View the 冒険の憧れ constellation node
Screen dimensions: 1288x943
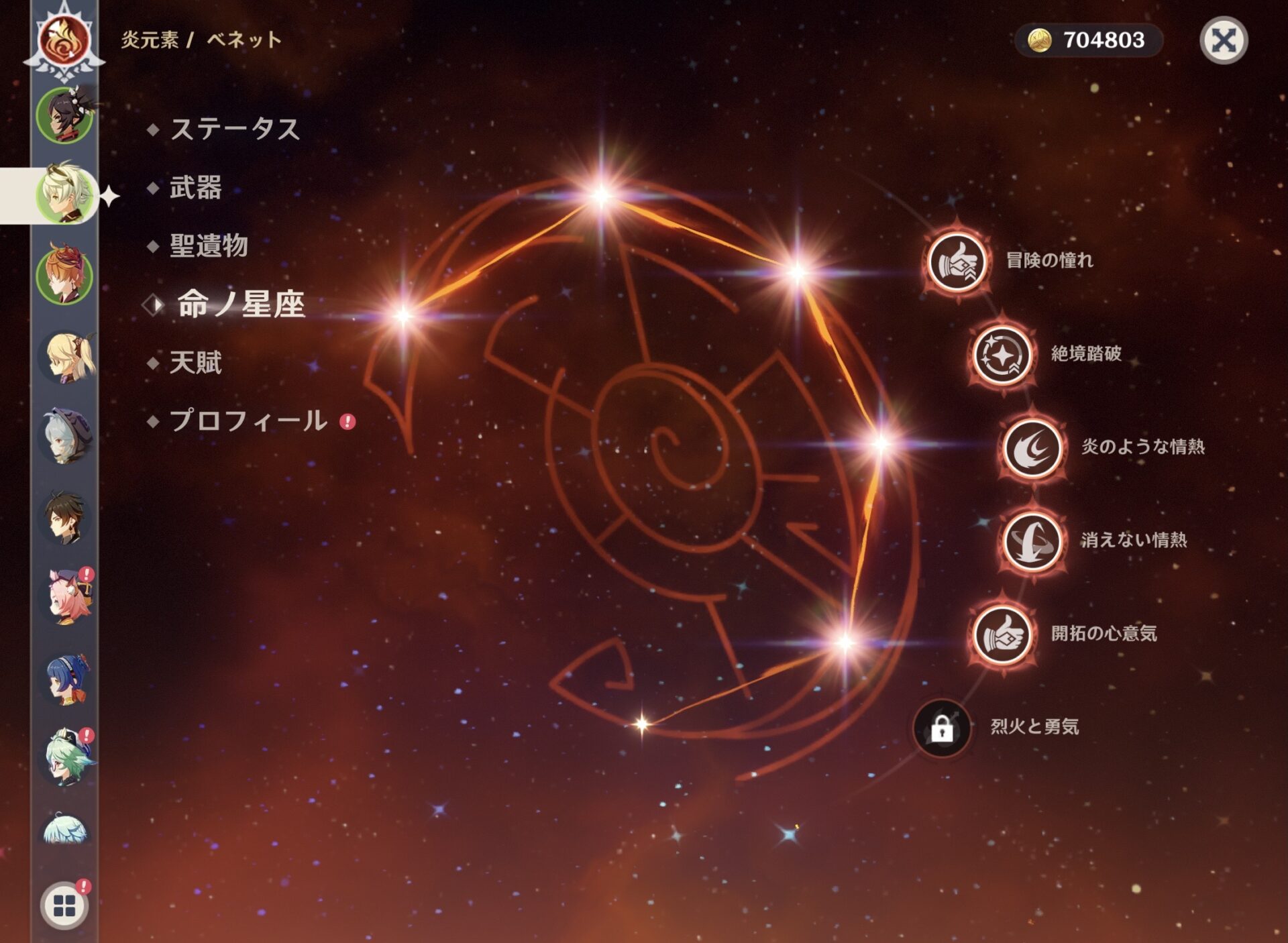[957, 262]
